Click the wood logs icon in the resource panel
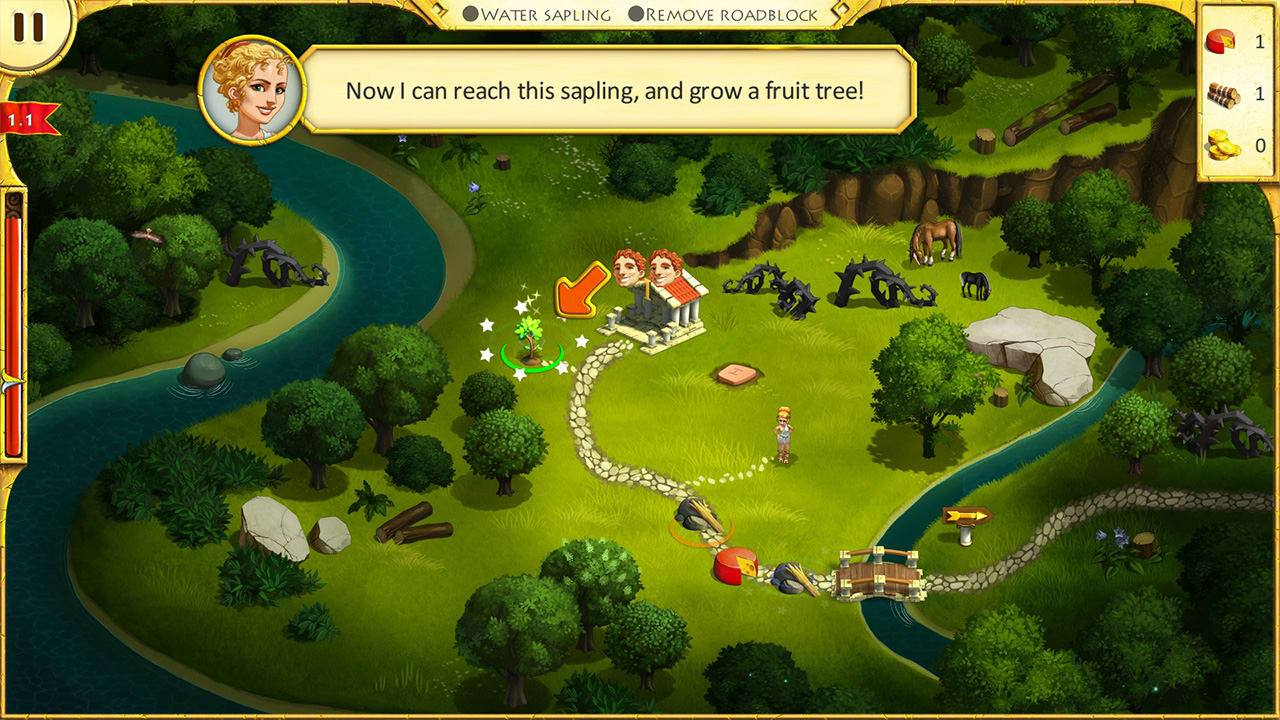1280x720 pixels. pyautogui.click(x=1222, y=93)
